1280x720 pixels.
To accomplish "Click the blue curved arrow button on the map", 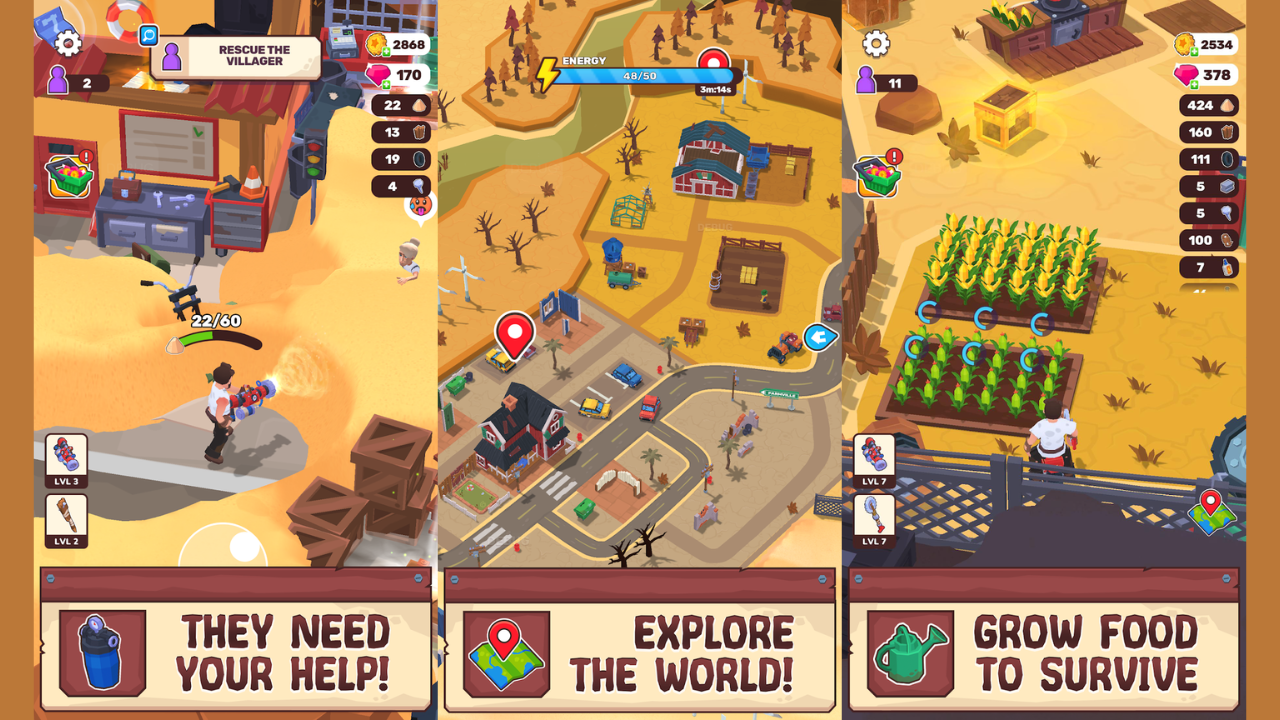I will (819, 337).
